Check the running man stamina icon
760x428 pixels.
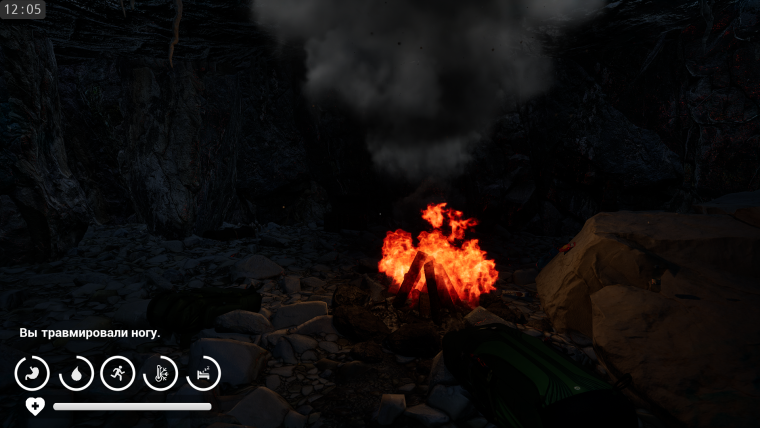pos(118,373)
